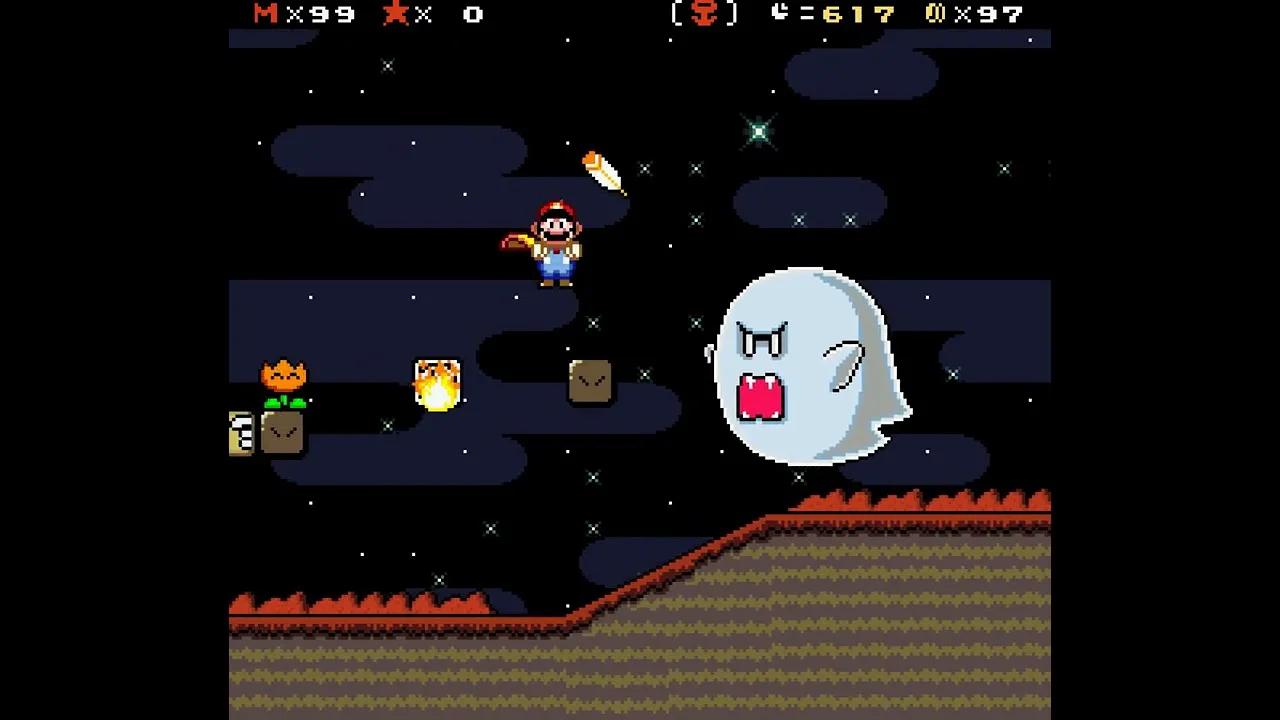
Task: Select the flame burning near Mario
Action: point(437,383)
